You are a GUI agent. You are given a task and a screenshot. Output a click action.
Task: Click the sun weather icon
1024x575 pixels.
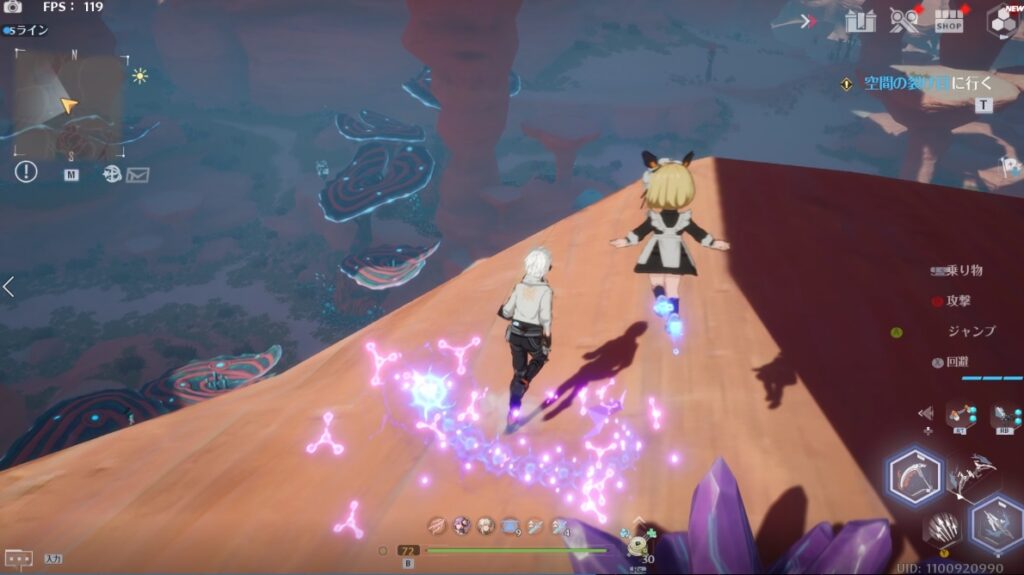[139, 75]
